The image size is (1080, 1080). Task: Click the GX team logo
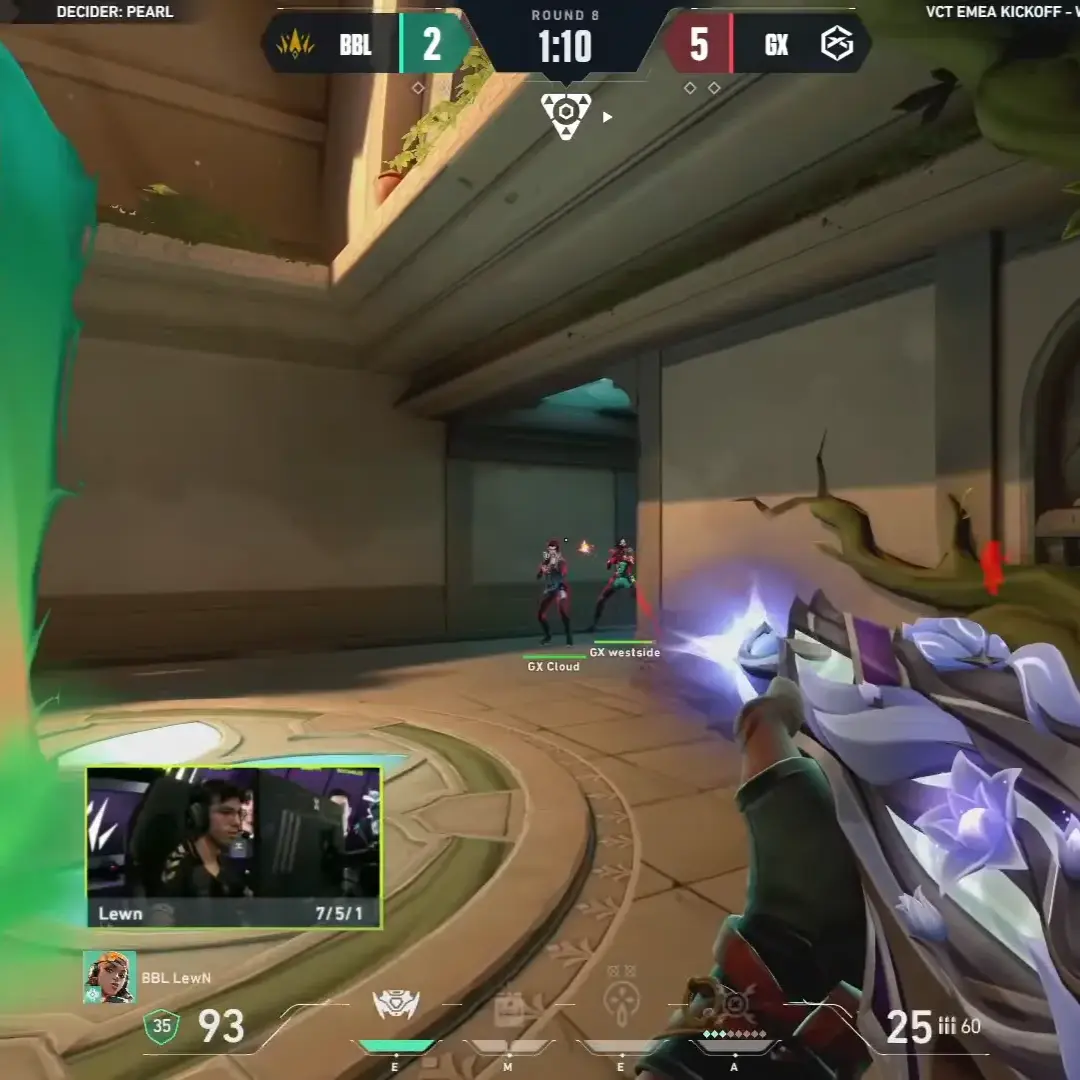(836, 45)
